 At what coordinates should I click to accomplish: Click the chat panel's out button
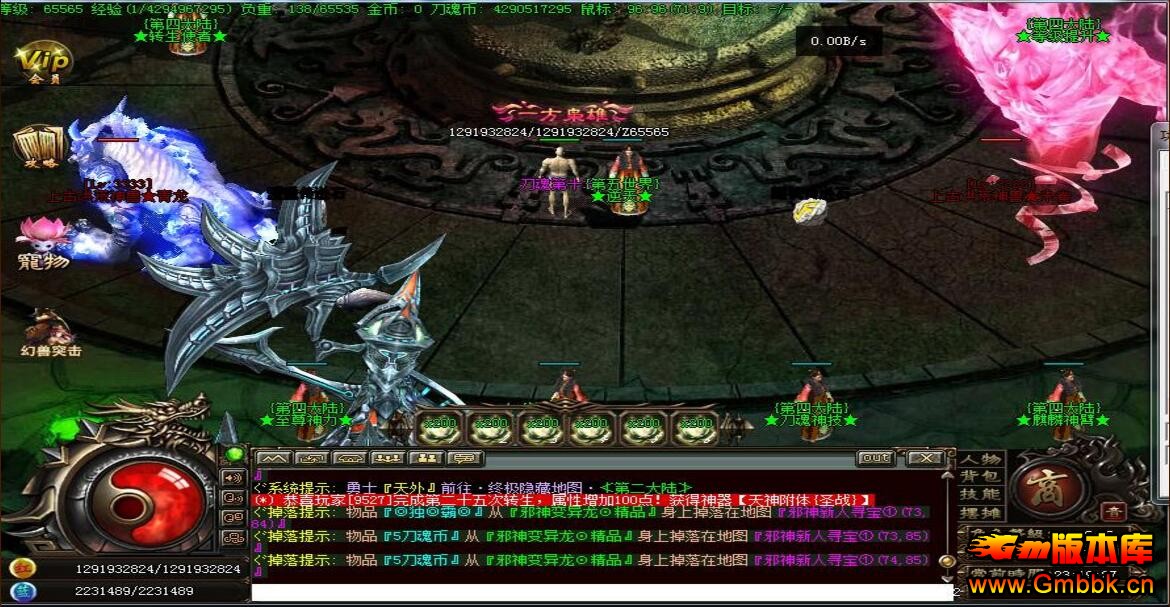click(876, 458)
